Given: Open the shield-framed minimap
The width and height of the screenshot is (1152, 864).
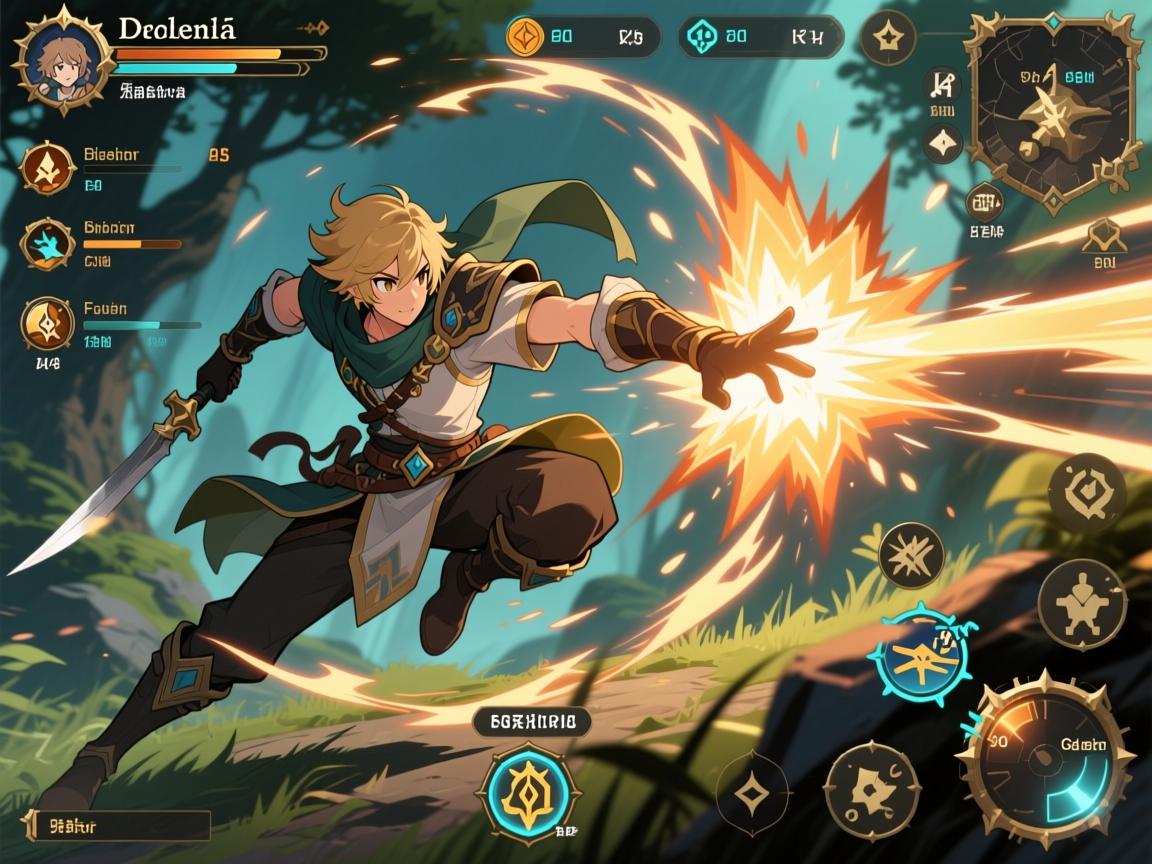Looking at the screenshot, I should point(1051,108).
